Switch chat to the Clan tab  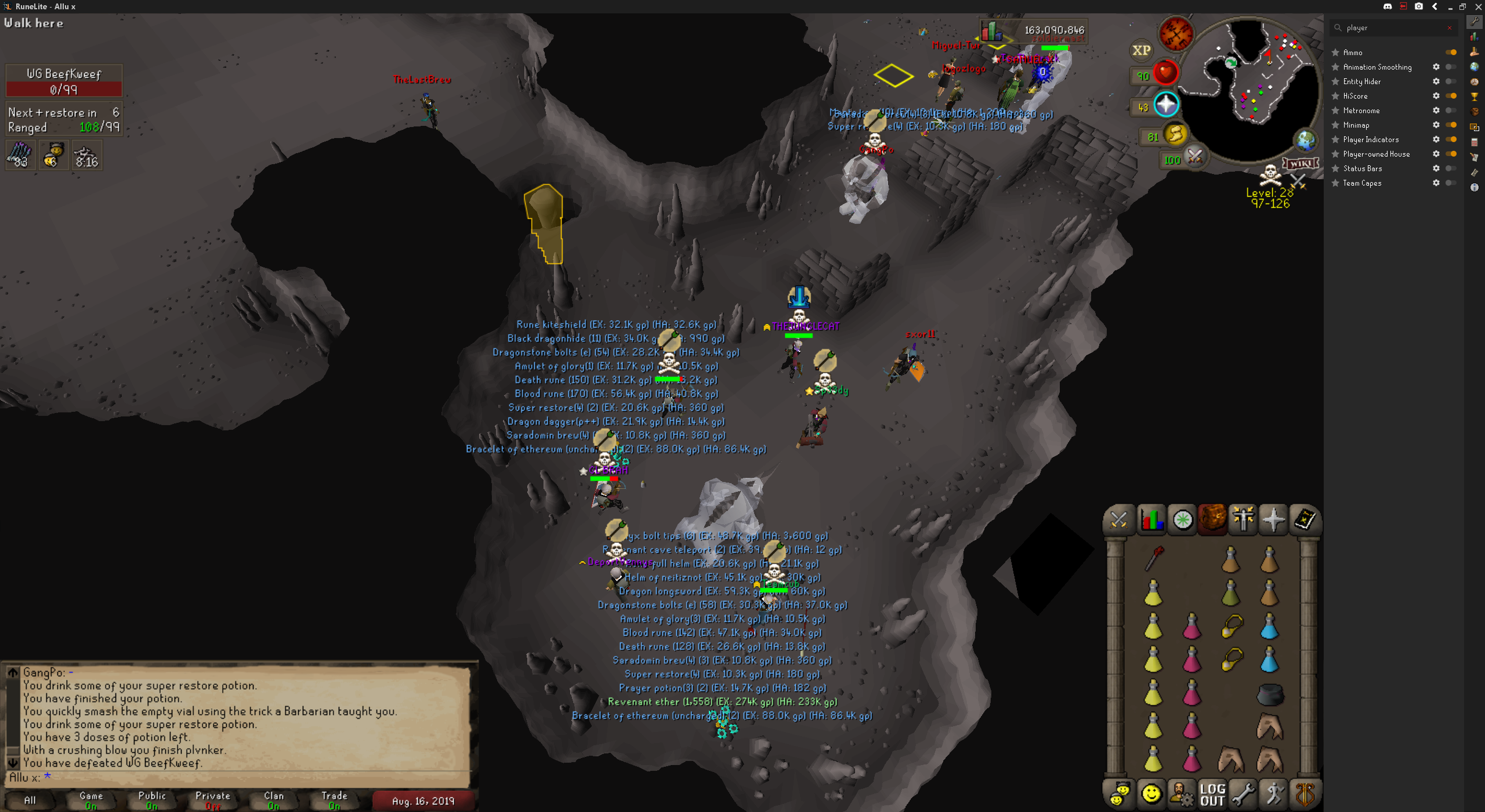pos(274,800)
